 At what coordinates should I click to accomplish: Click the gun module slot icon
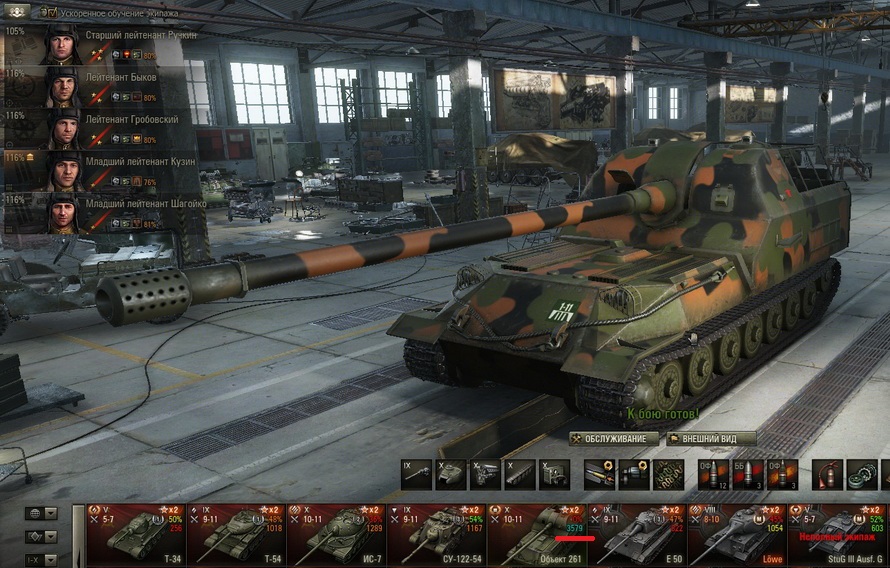click(x=416, y=473)
